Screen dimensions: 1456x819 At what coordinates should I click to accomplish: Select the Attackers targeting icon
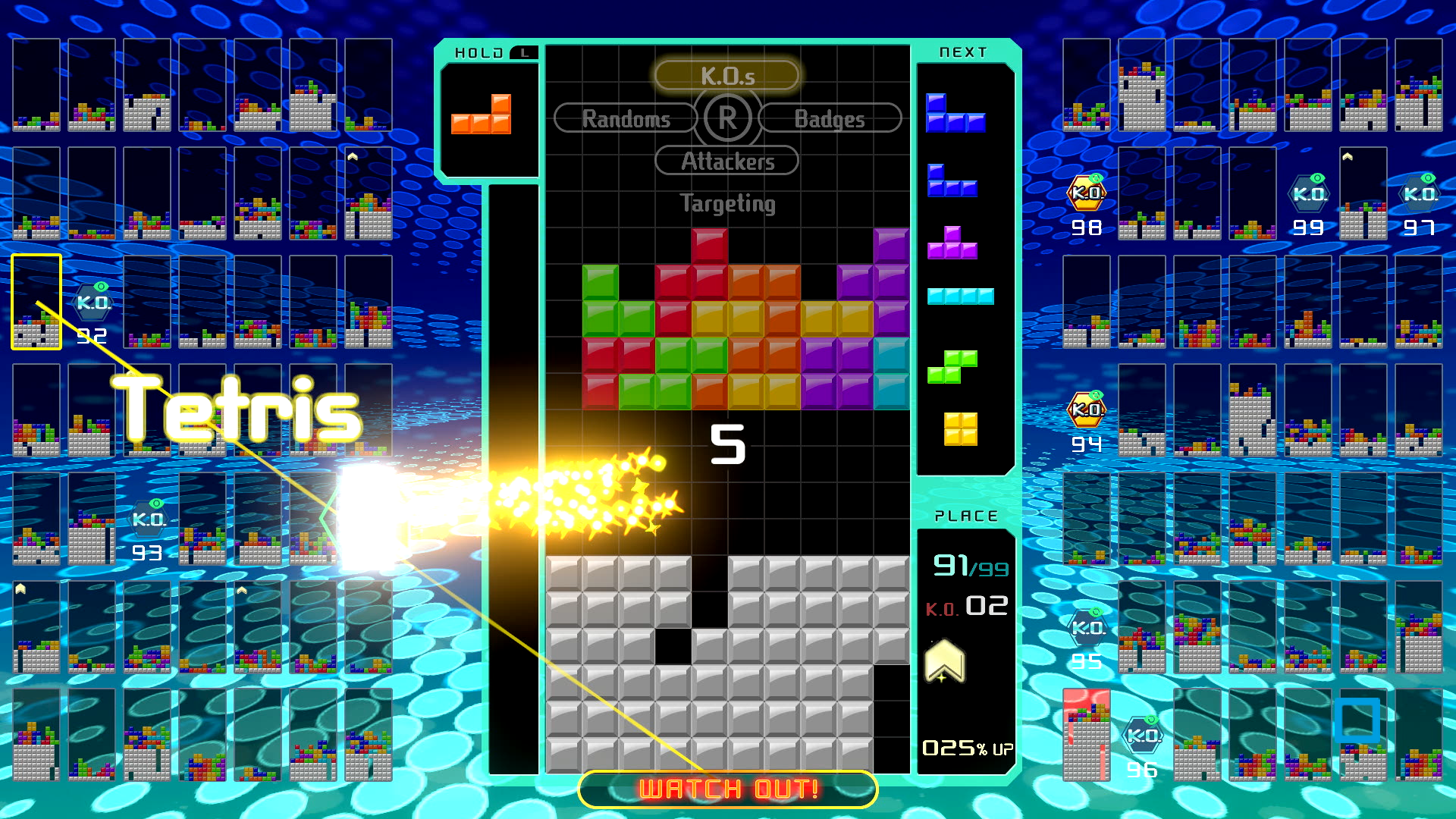point(726,161)
